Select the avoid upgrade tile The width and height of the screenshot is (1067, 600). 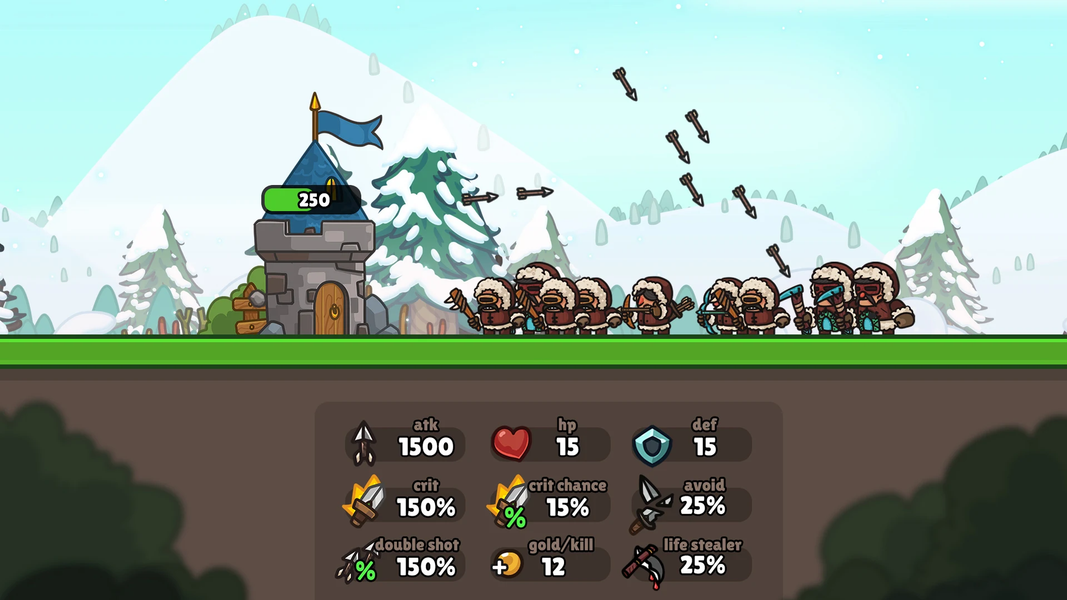pos(692,504)
